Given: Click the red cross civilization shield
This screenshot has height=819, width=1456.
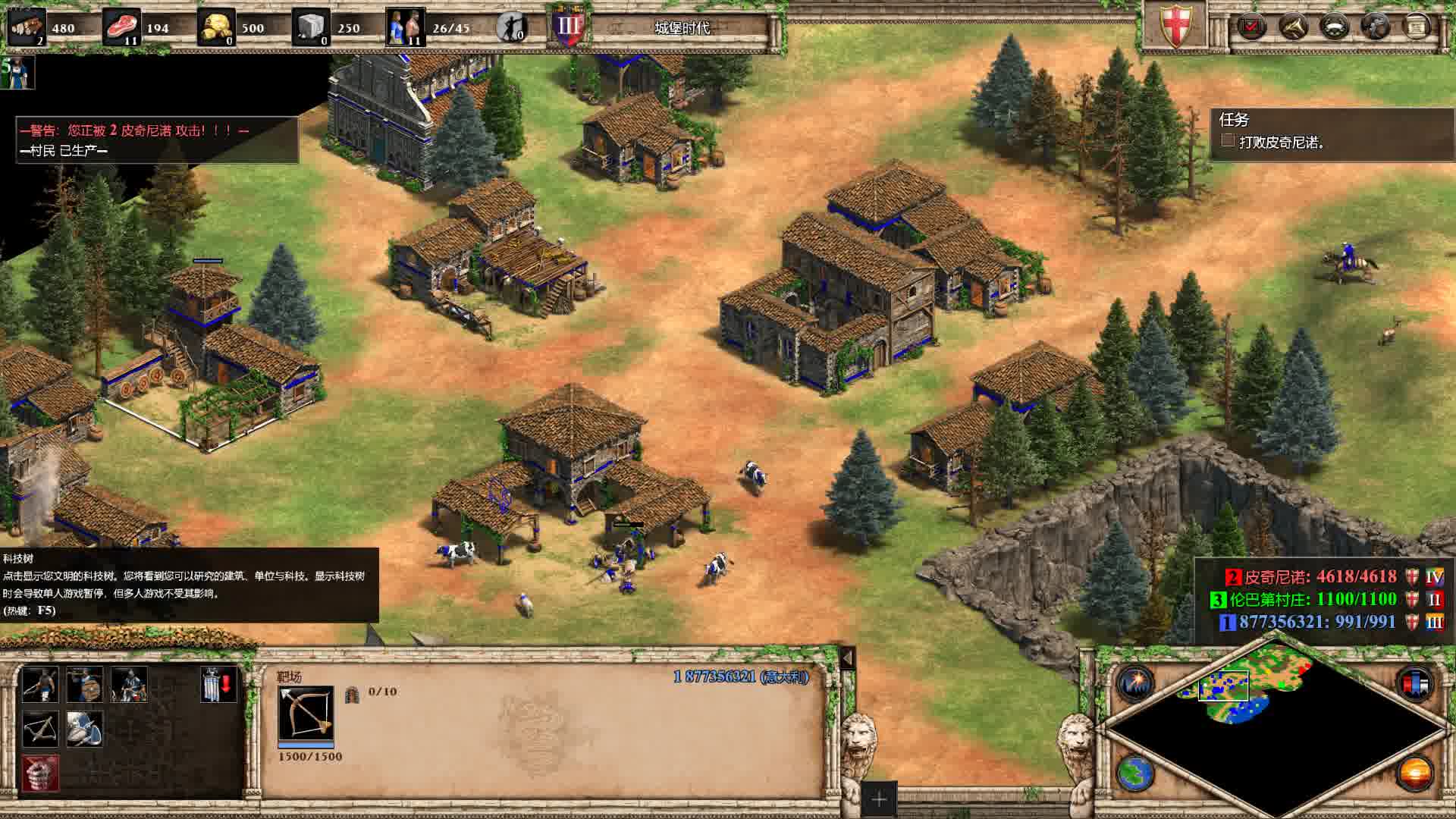Looking at the screenshot, I should (x=1174, y=26).
